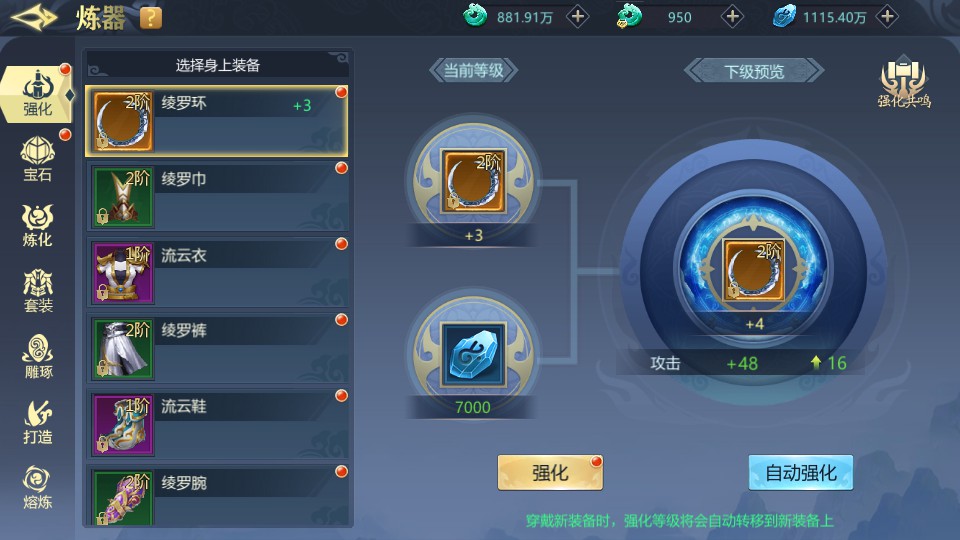Select the 绫罗环 equipment row
The image size is (960, 540).
(x=217, y=119)
